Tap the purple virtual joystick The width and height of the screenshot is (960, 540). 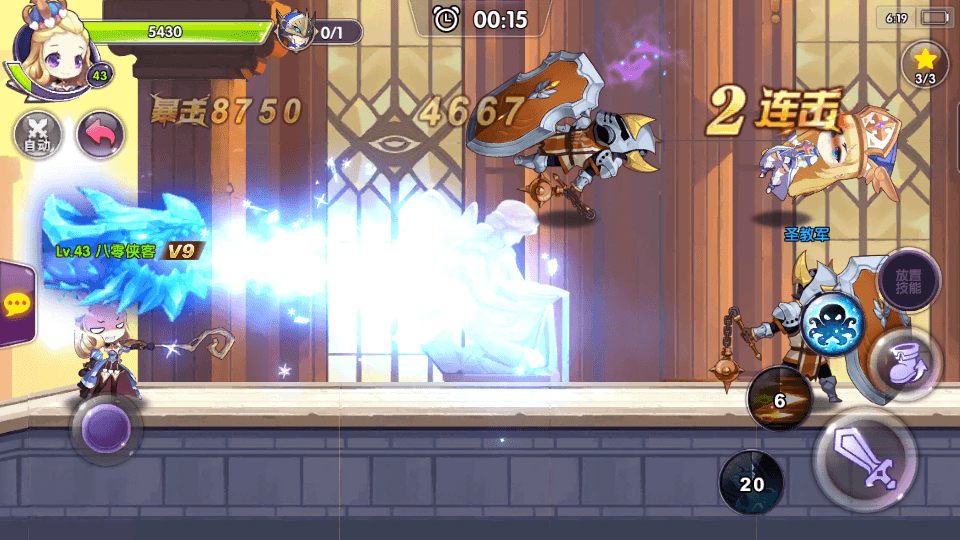pos(106,429)
